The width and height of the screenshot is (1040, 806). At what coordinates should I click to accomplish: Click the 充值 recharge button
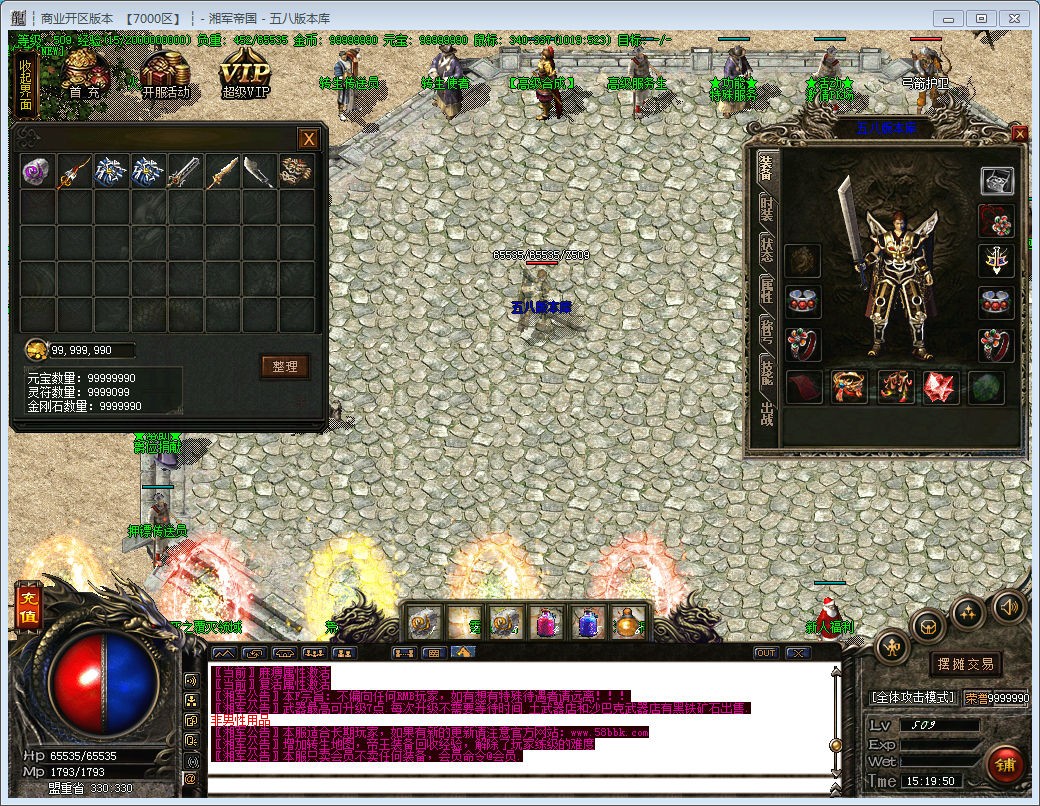(x=27, y=607)
